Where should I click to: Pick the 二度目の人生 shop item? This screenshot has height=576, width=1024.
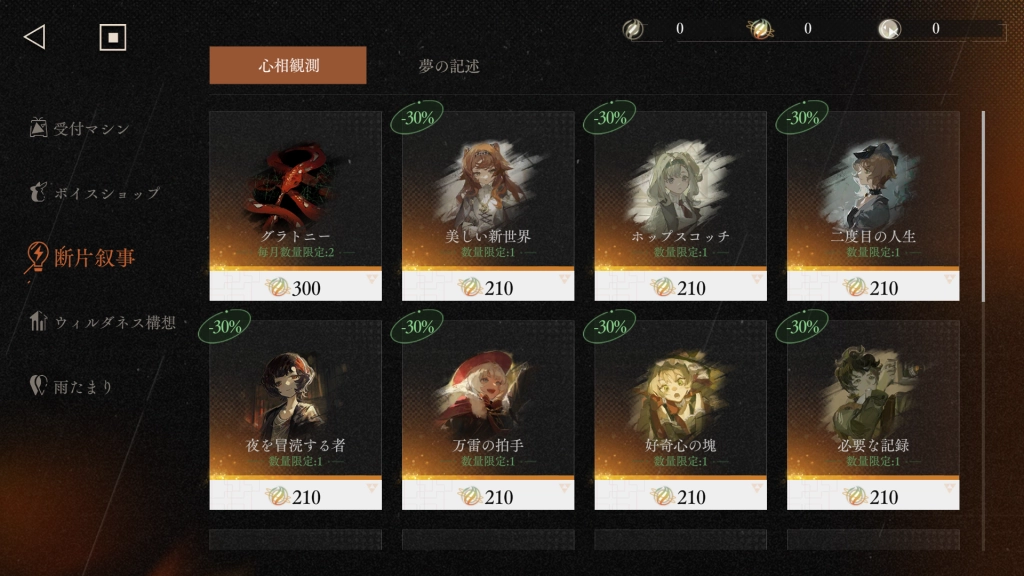coord(873,206)
